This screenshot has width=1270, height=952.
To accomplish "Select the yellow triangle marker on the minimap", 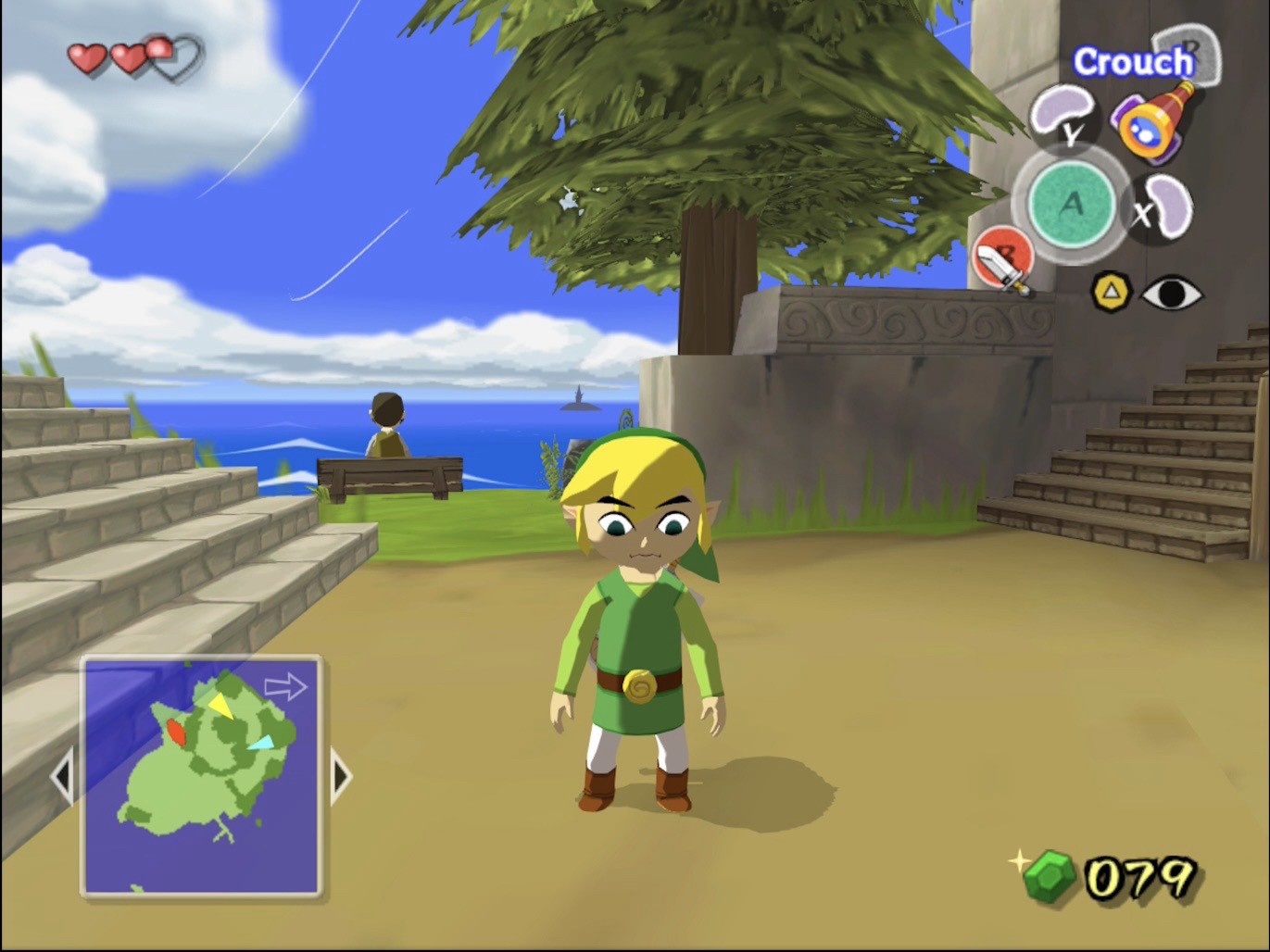I will (x=220, y=706).
